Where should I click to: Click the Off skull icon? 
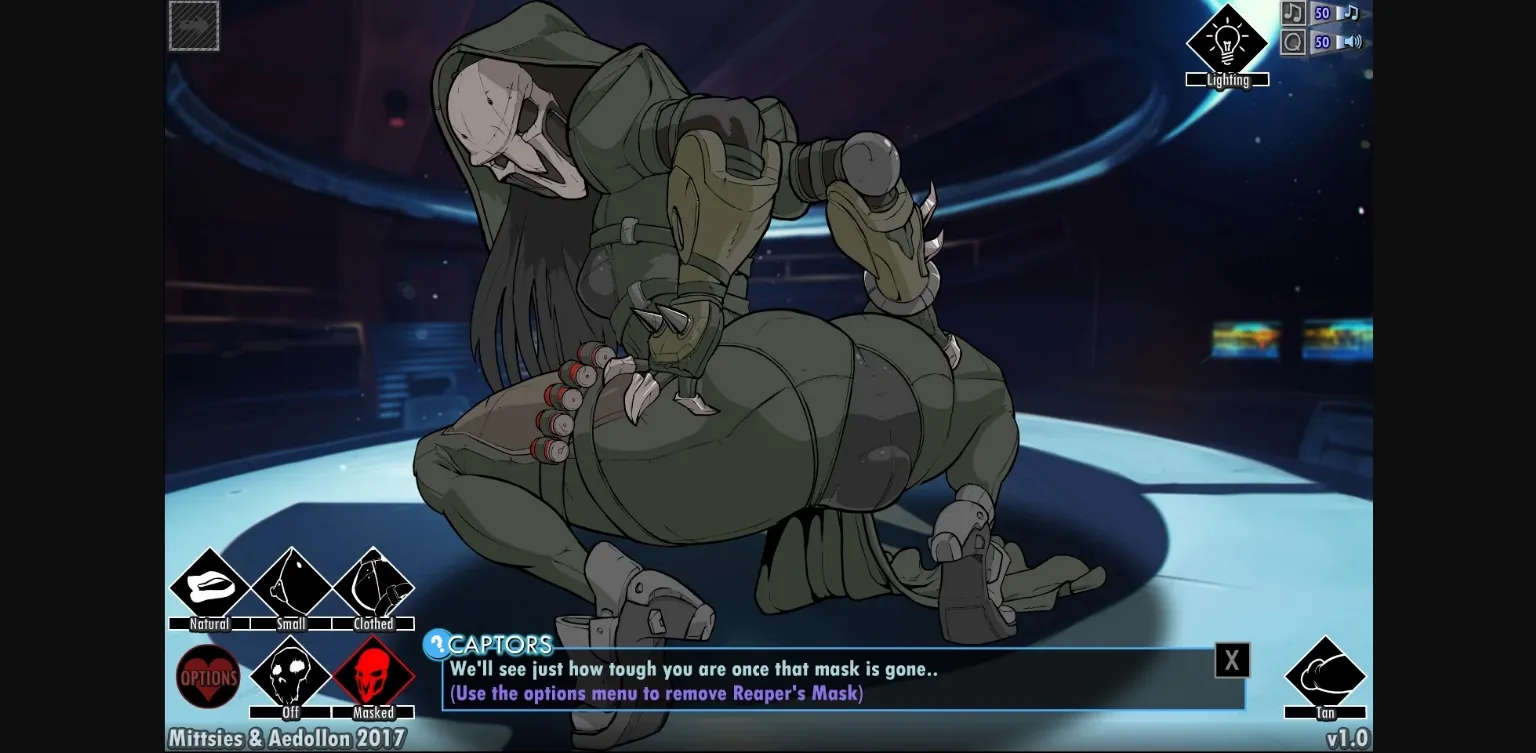pyautogui.click(x=291, y=678)
